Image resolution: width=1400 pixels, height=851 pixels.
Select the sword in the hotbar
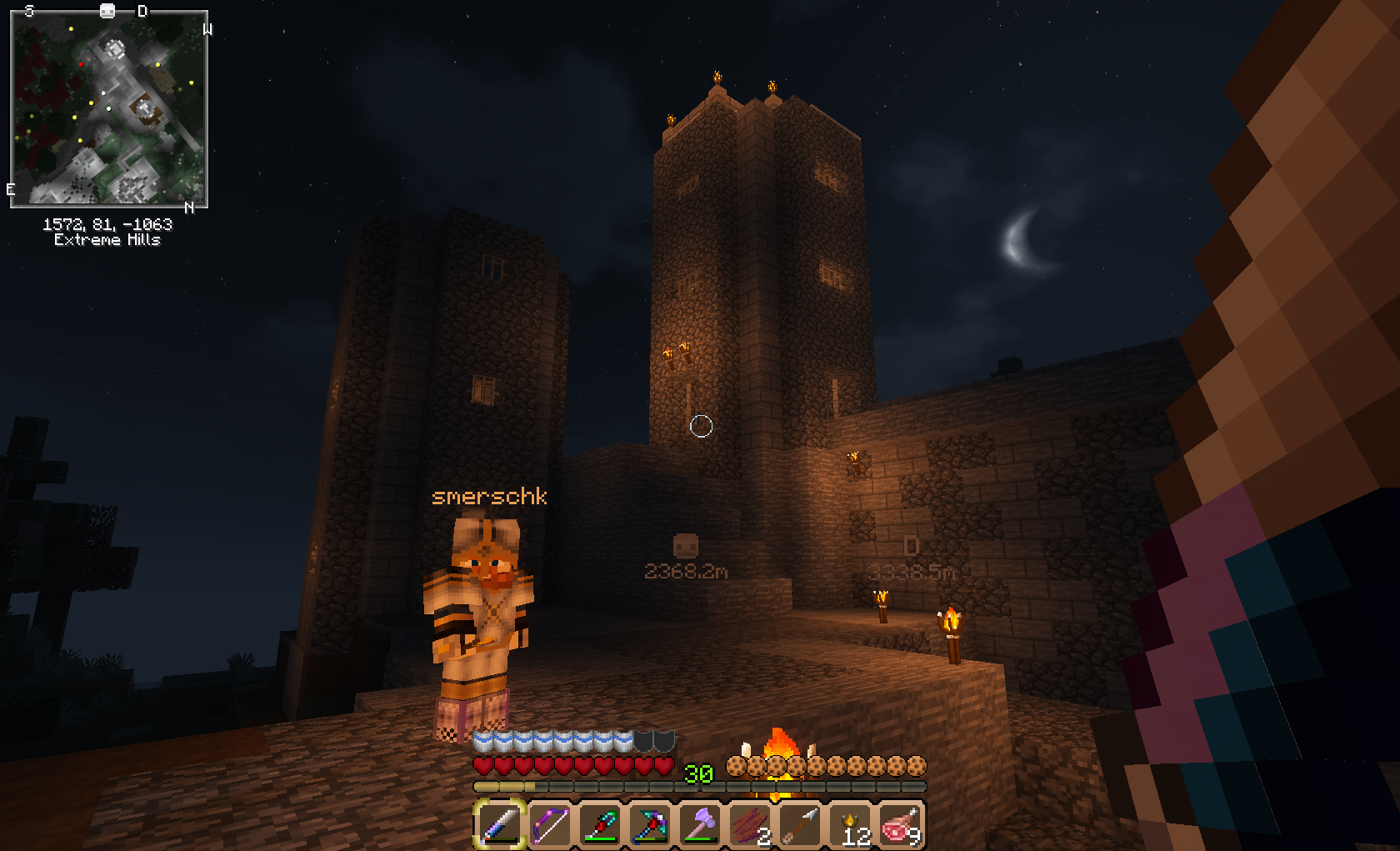500,824
